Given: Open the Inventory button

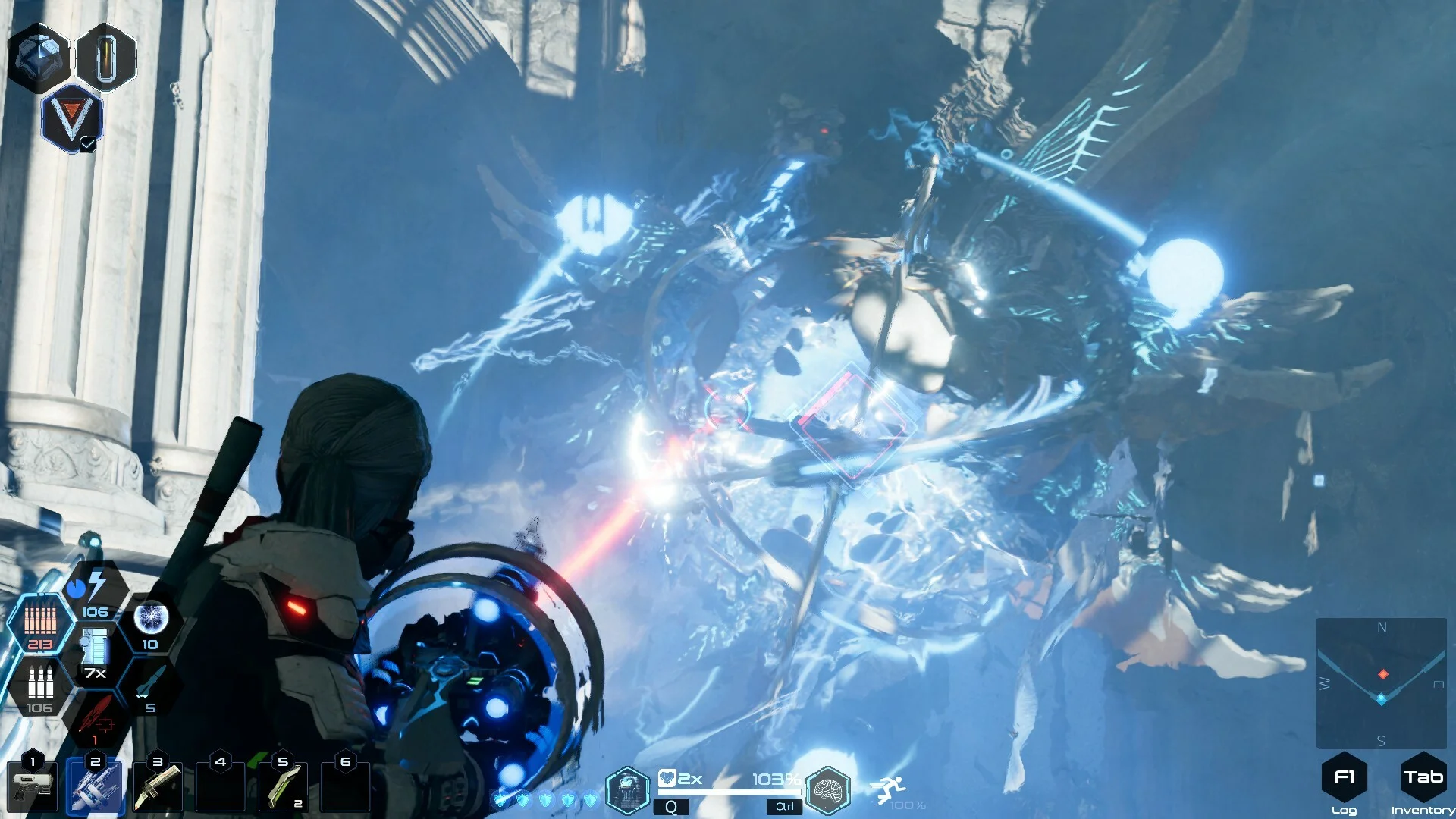Looking at the screenshot, I should point(1423,778).
